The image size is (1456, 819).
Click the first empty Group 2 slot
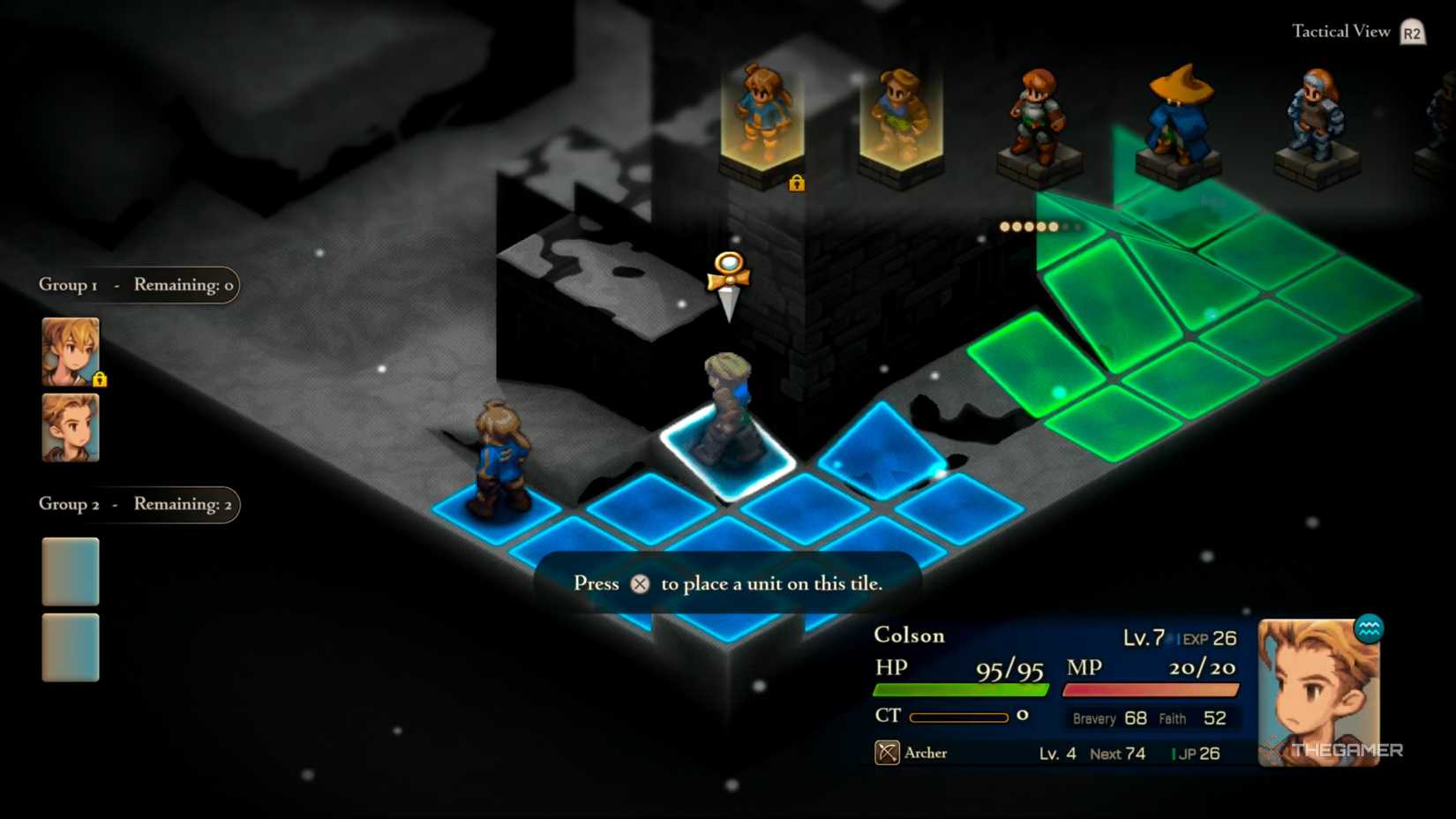[x=70, y=572]
